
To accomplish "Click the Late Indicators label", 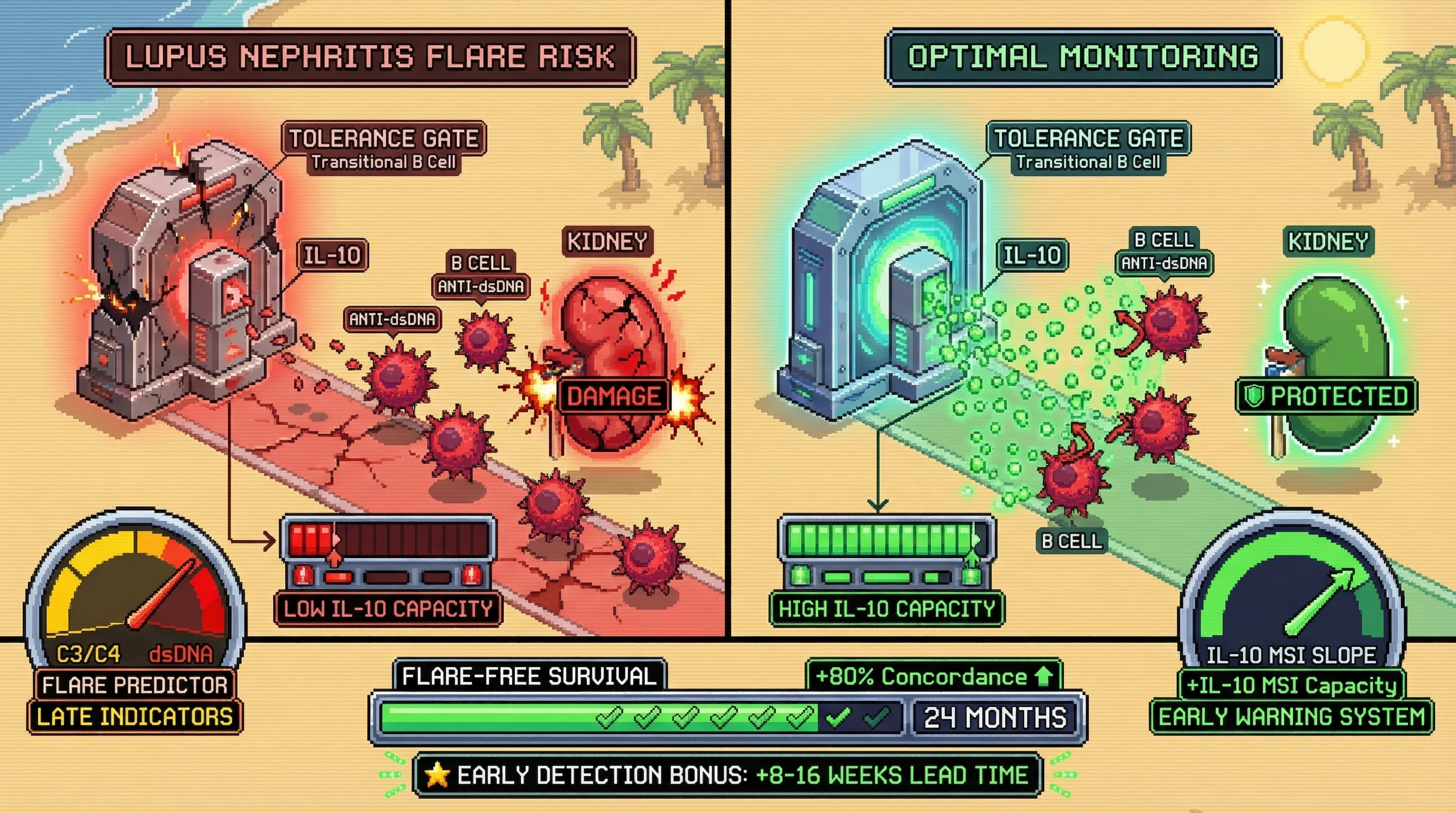I will click(x=134, y=717).
